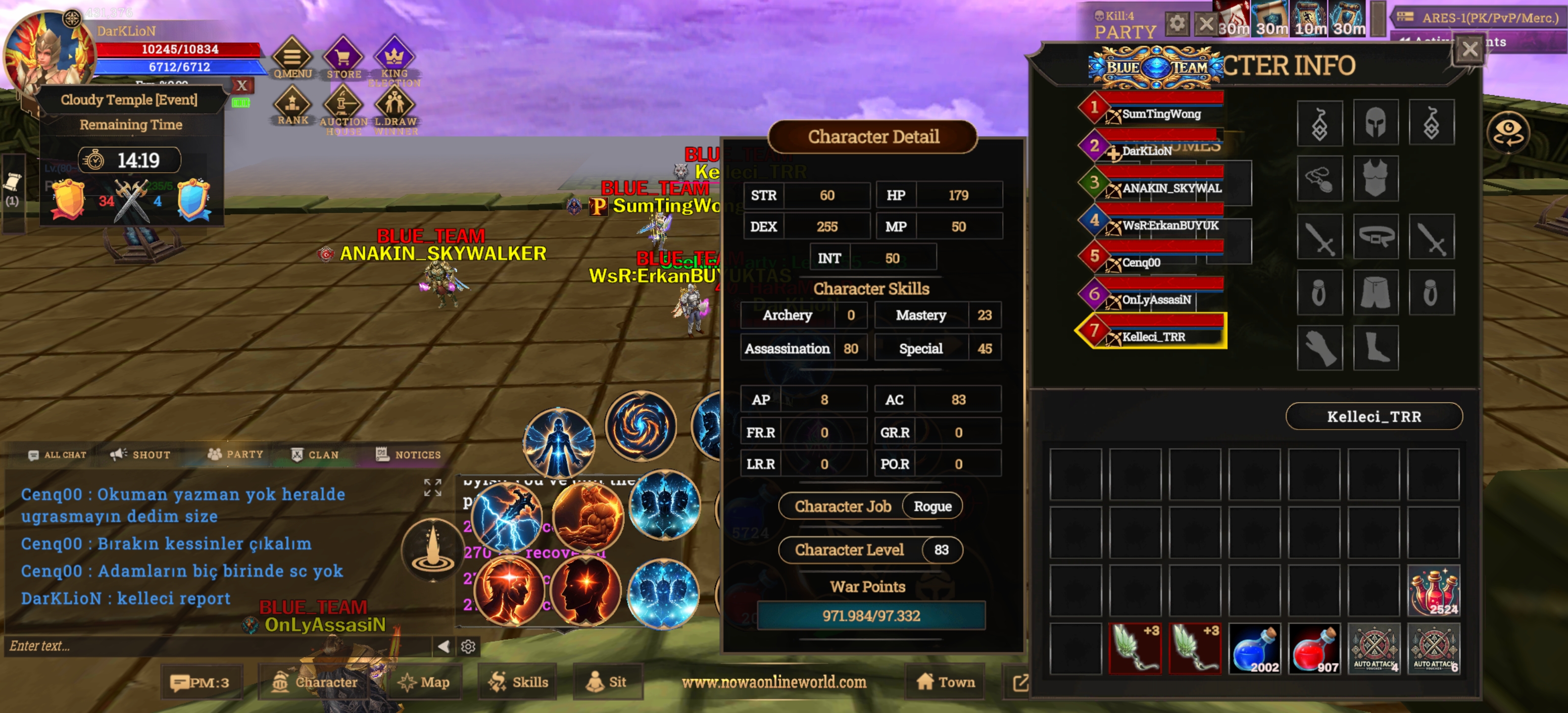The width and height of the screenshot is (1568, 713).
Task: Switch to the Party chat tab
Action: pos(236,454)
